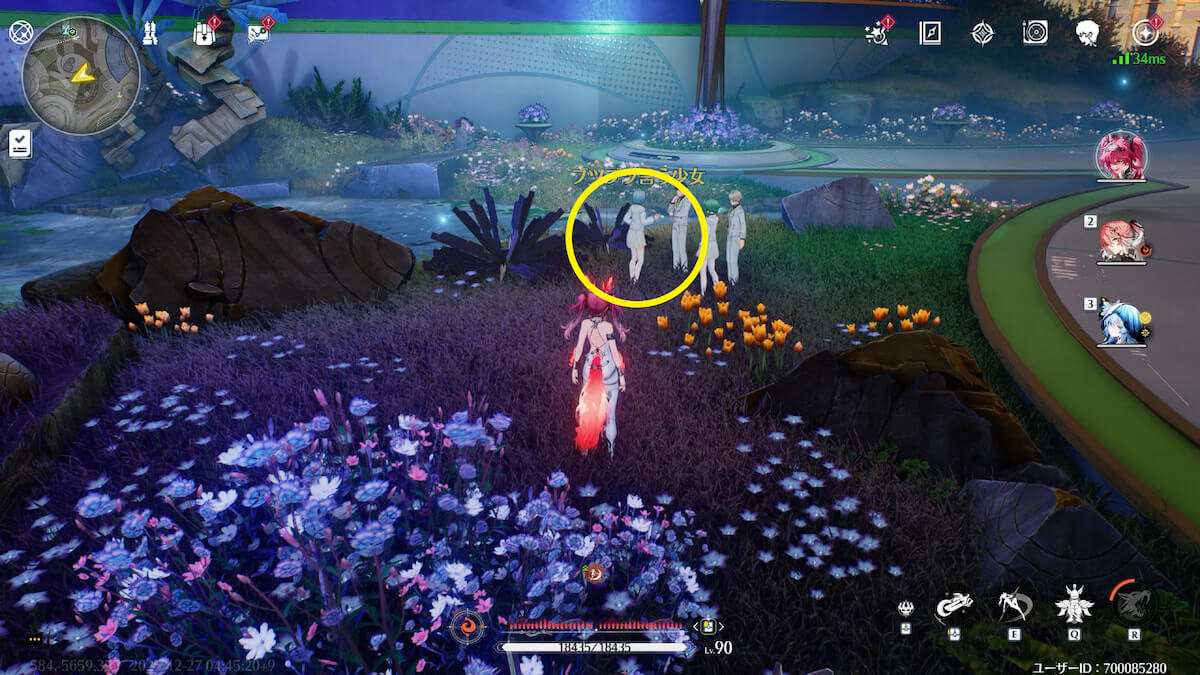
Task: Open the quest checklist tracker icon
Action: pos(20,143)
